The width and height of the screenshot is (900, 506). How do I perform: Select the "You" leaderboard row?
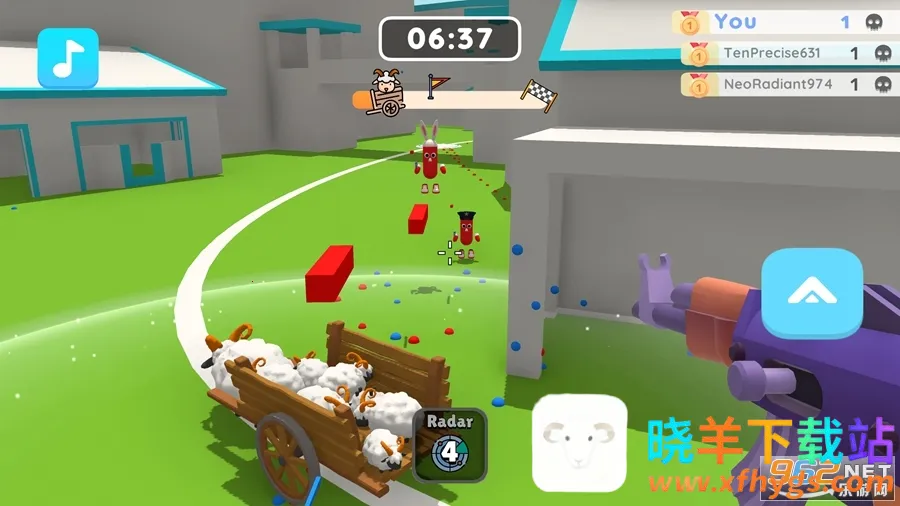coord(784,21)
